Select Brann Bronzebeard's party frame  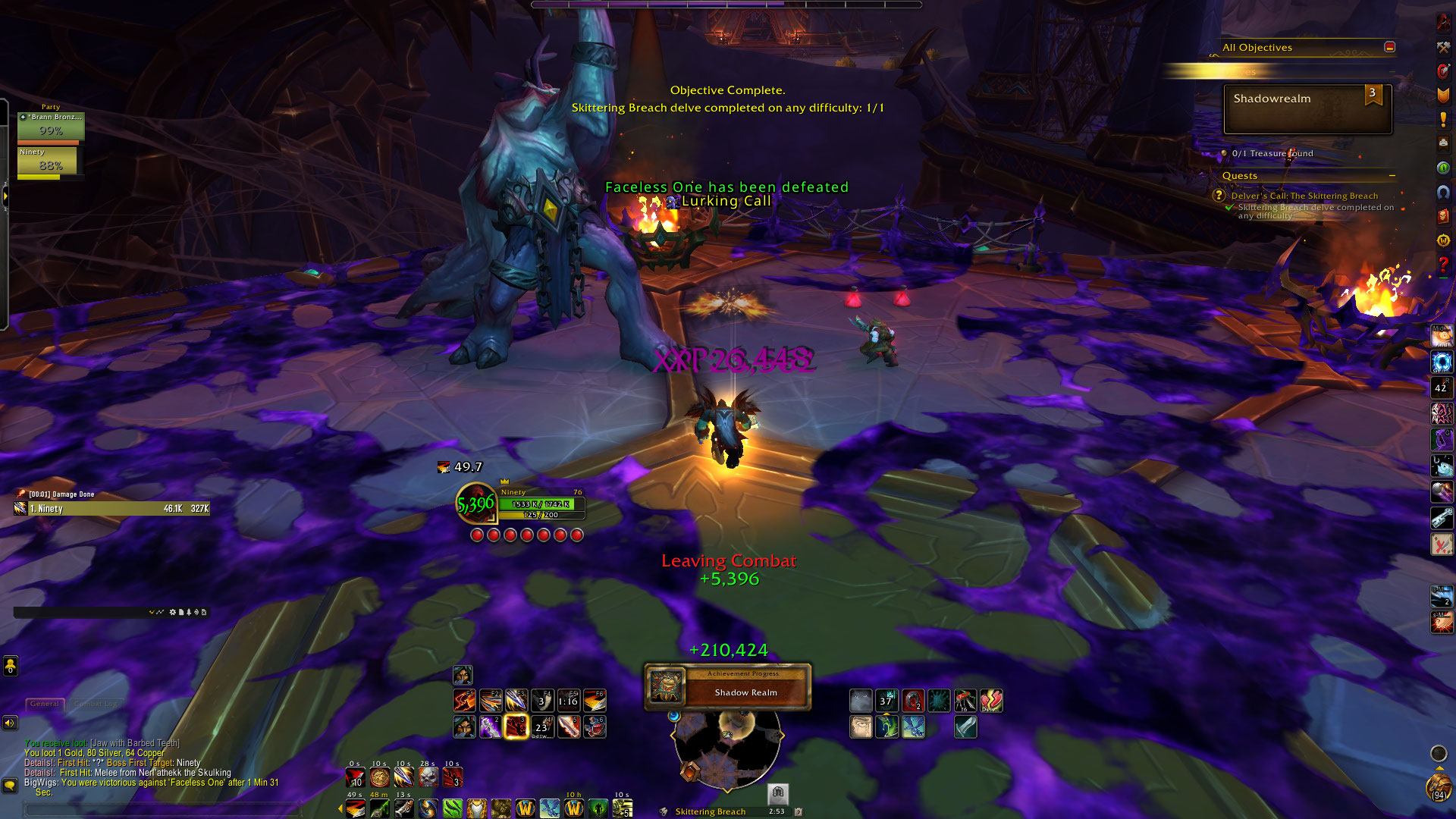[51, 126]
